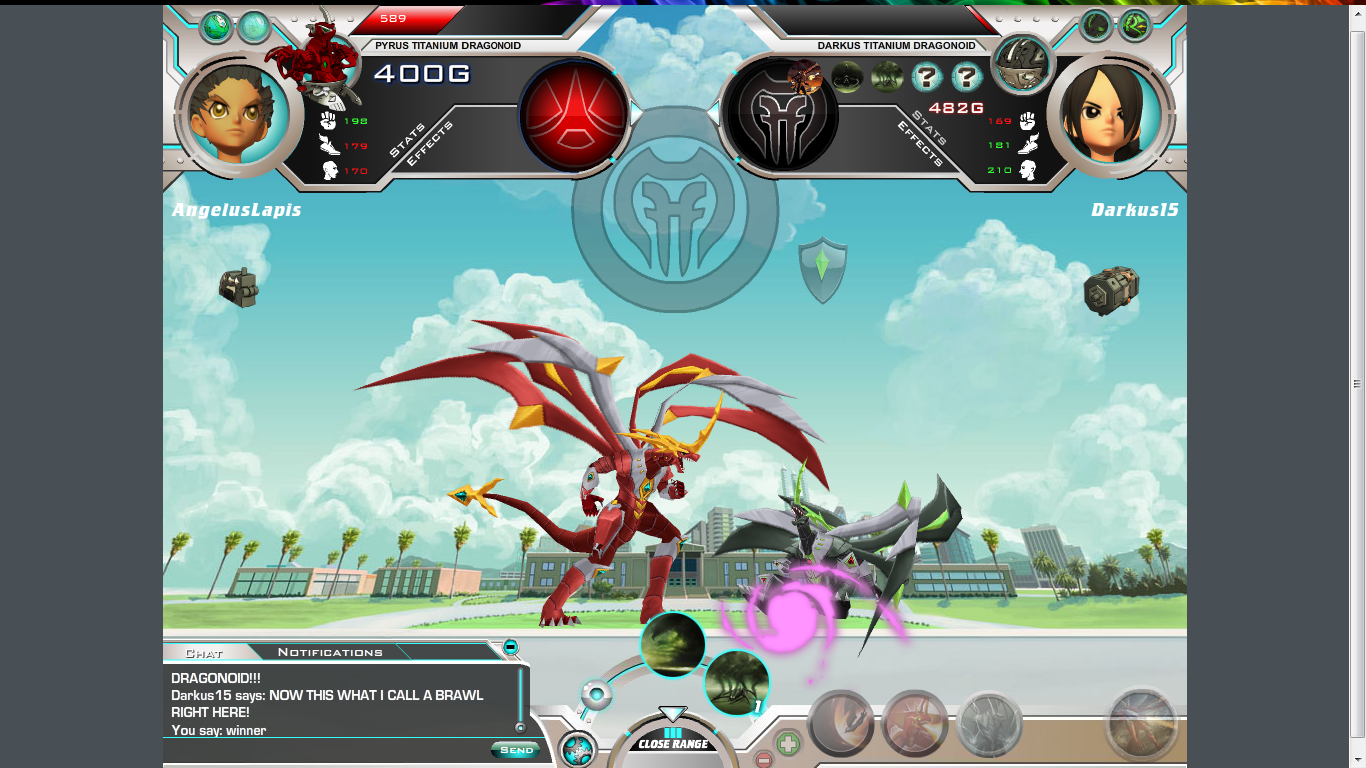The height and width of the screenshot is (768, 1366).
Task: Switch to the Chat tab
Action: tap(204, 653)
